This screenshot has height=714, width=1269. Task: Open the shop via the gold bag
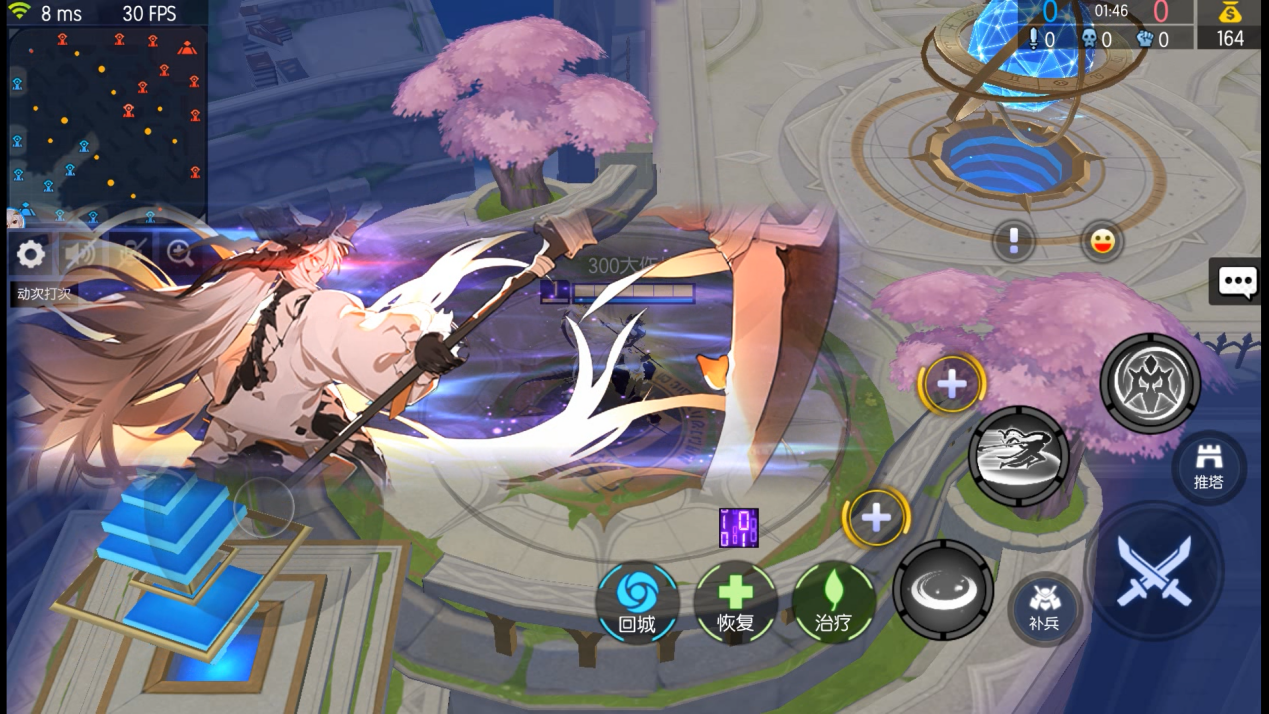point(1229,25)
